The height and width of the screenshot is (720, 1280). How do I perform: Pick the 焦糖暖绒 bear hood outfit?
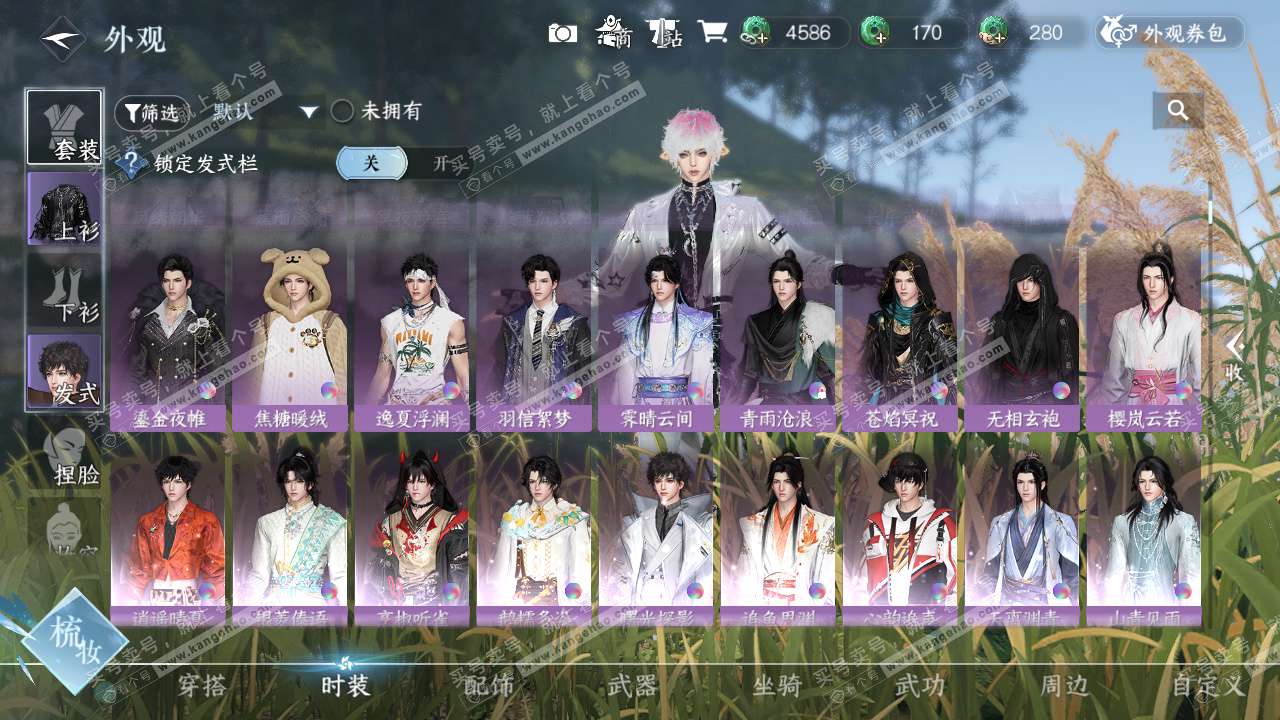[x=290, y=338]
